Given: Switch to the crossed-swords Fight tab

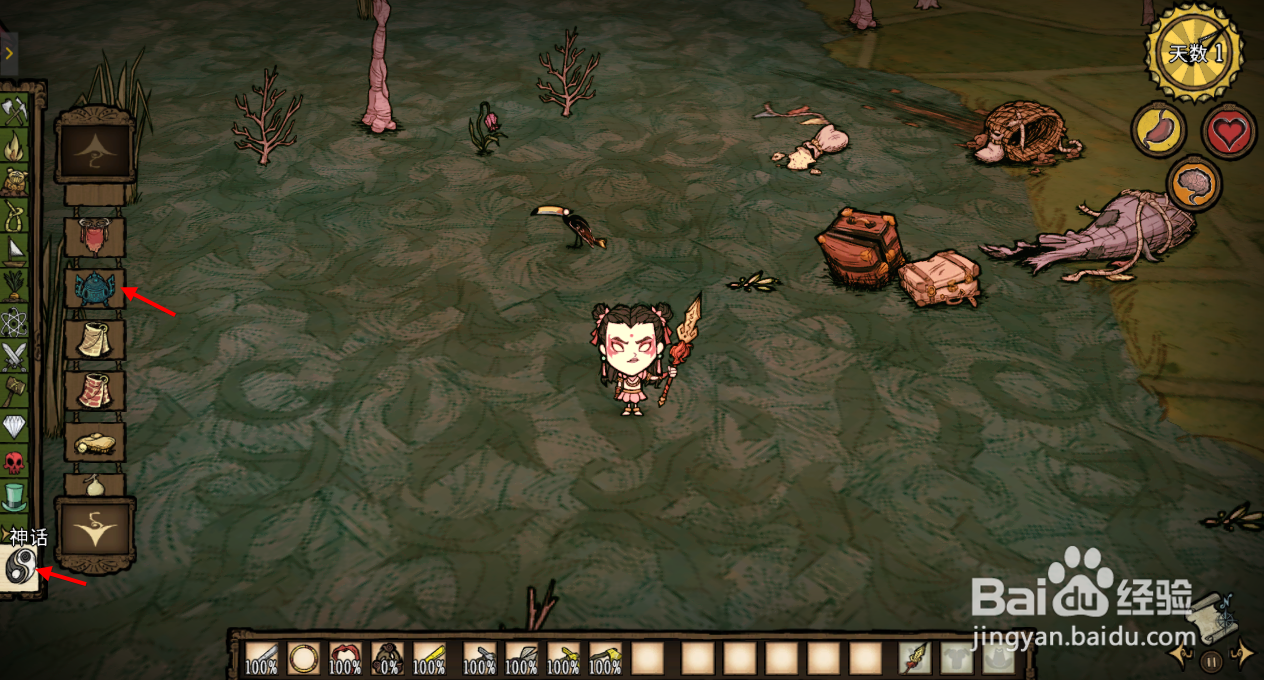Looking at the screenshot, I should point(14,355).
